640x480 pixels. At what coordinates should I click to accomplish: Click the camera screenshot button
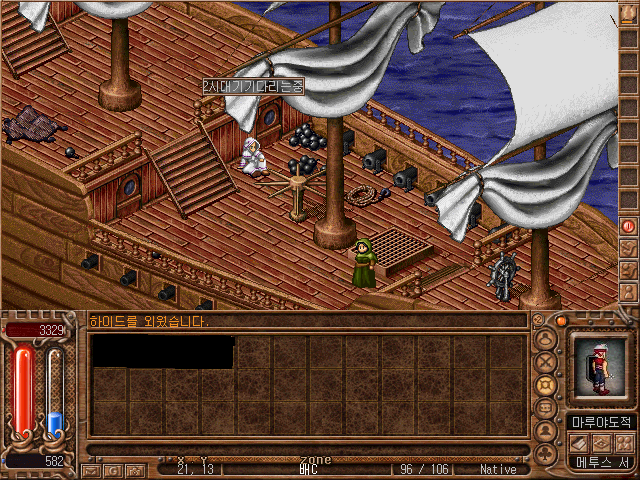[133, 469]
